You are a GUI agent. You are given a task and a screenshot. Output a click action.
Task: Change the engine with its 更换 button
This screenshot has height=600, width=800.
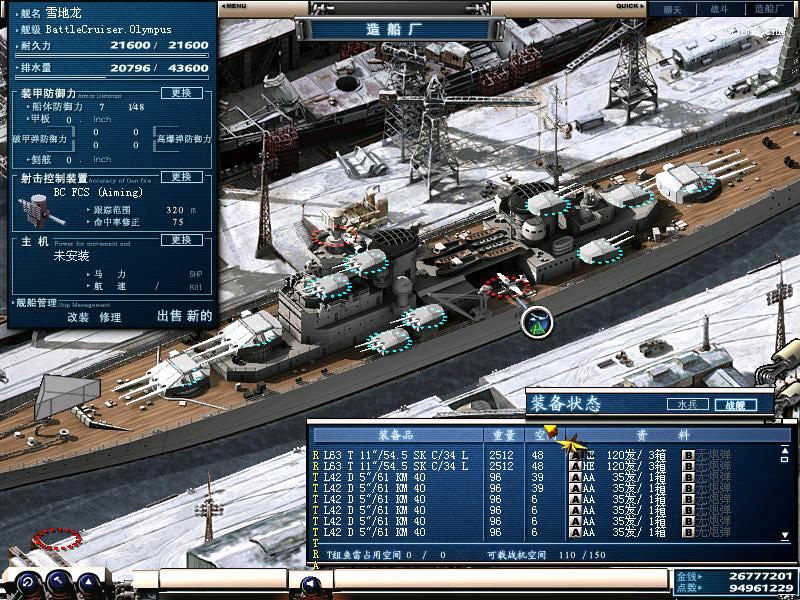[181, 240]
